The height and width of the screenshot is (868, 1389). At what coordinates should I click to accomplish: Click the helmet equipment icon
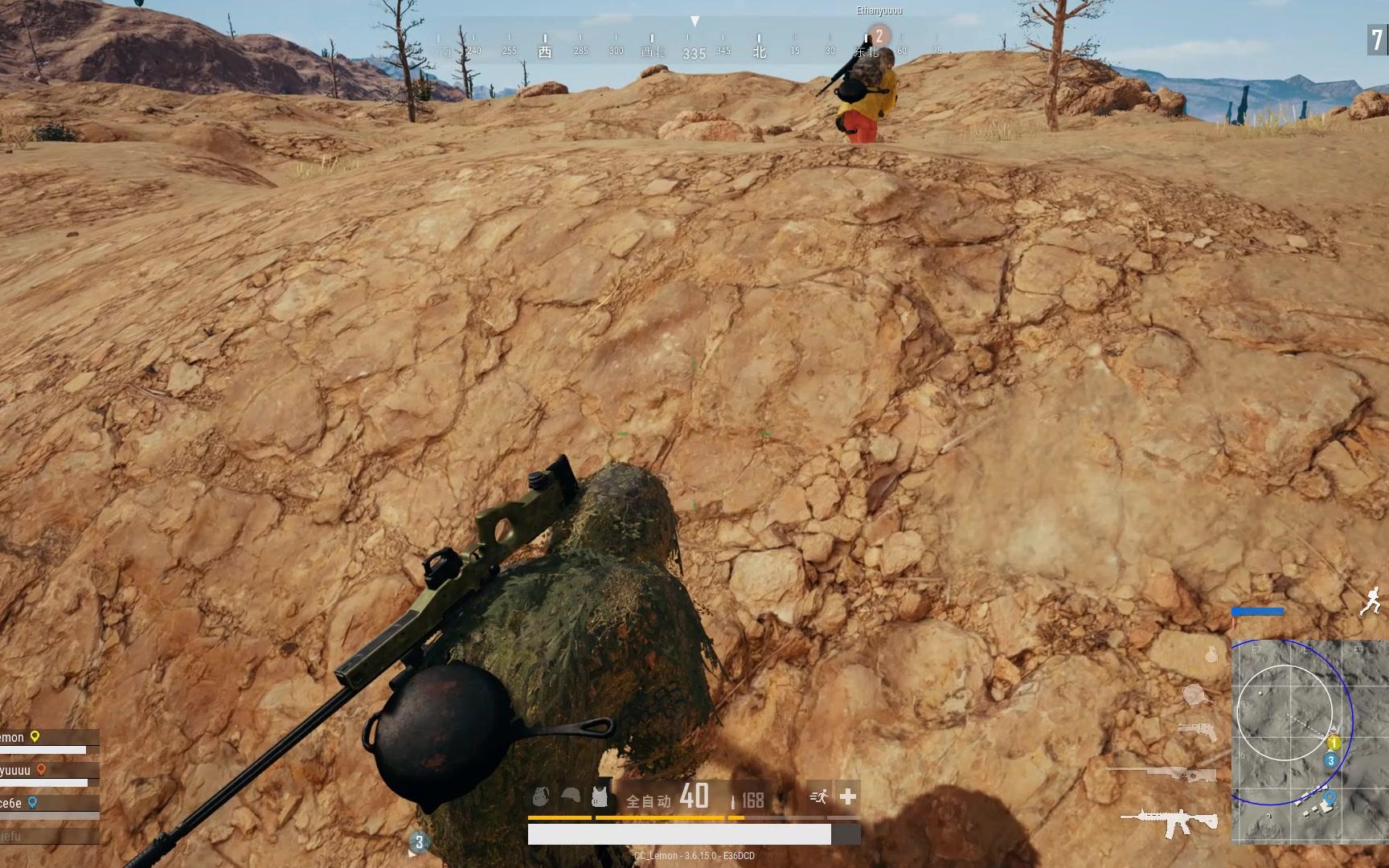(x=570, y=796)
